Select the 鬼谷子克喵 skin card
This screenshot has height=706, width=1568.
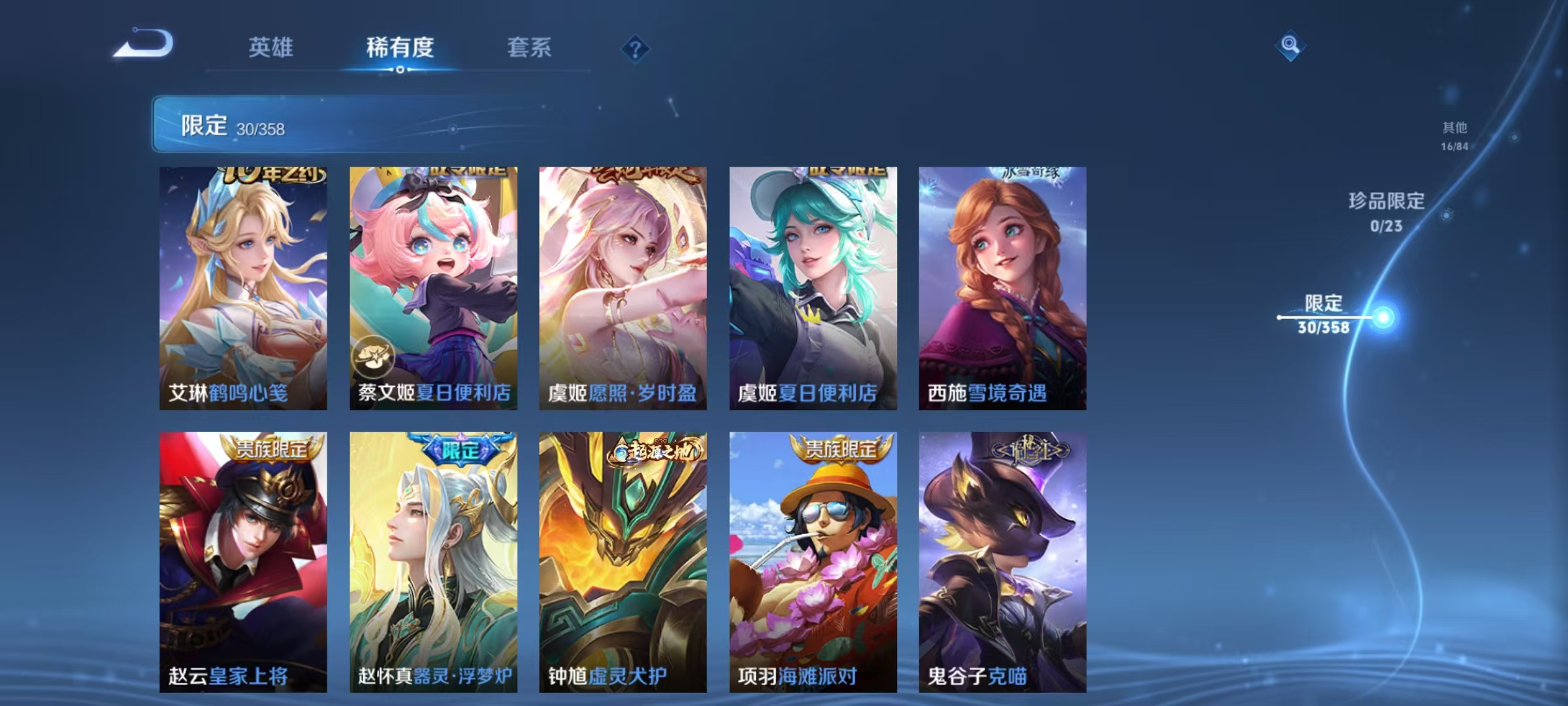(x=1000, y=562)
